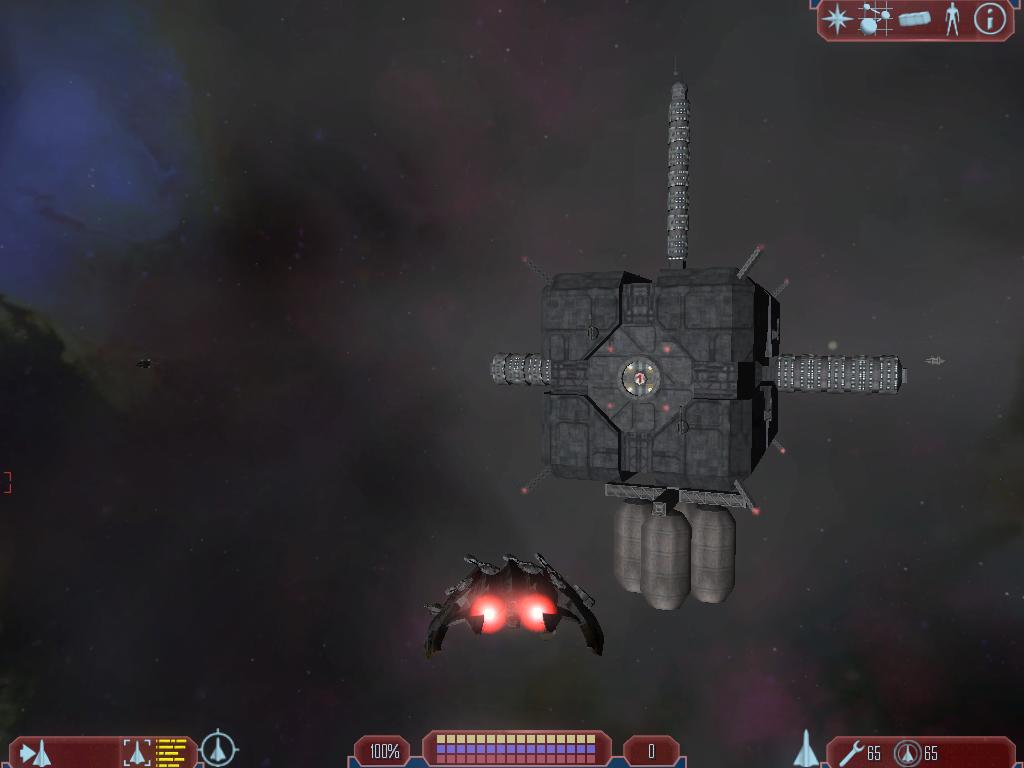Click the wrench repair icon
Screen dimensions: 1024x768
[x=851, y=752]
